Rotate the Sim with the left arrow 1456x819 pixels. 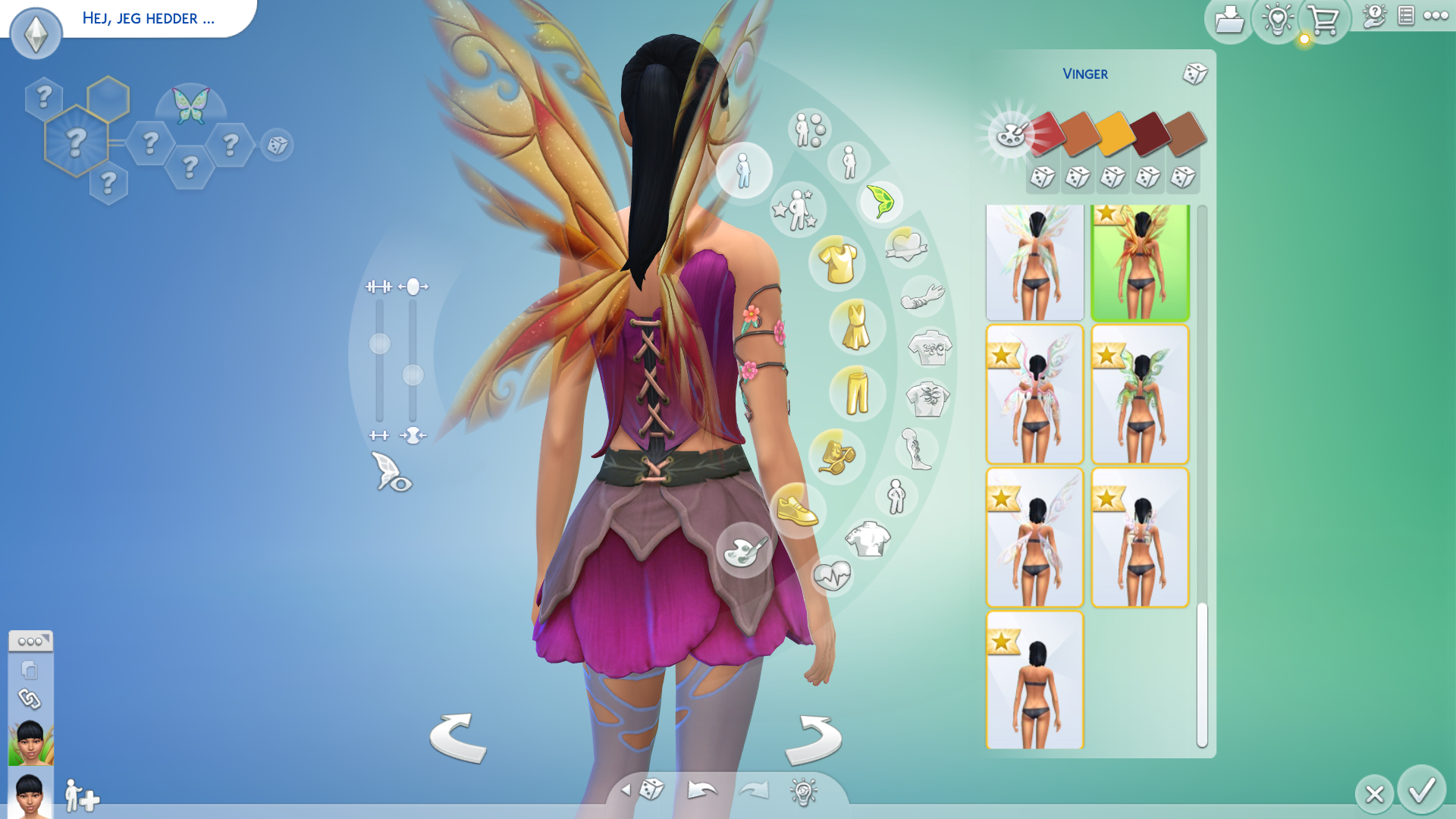point(457,737)
